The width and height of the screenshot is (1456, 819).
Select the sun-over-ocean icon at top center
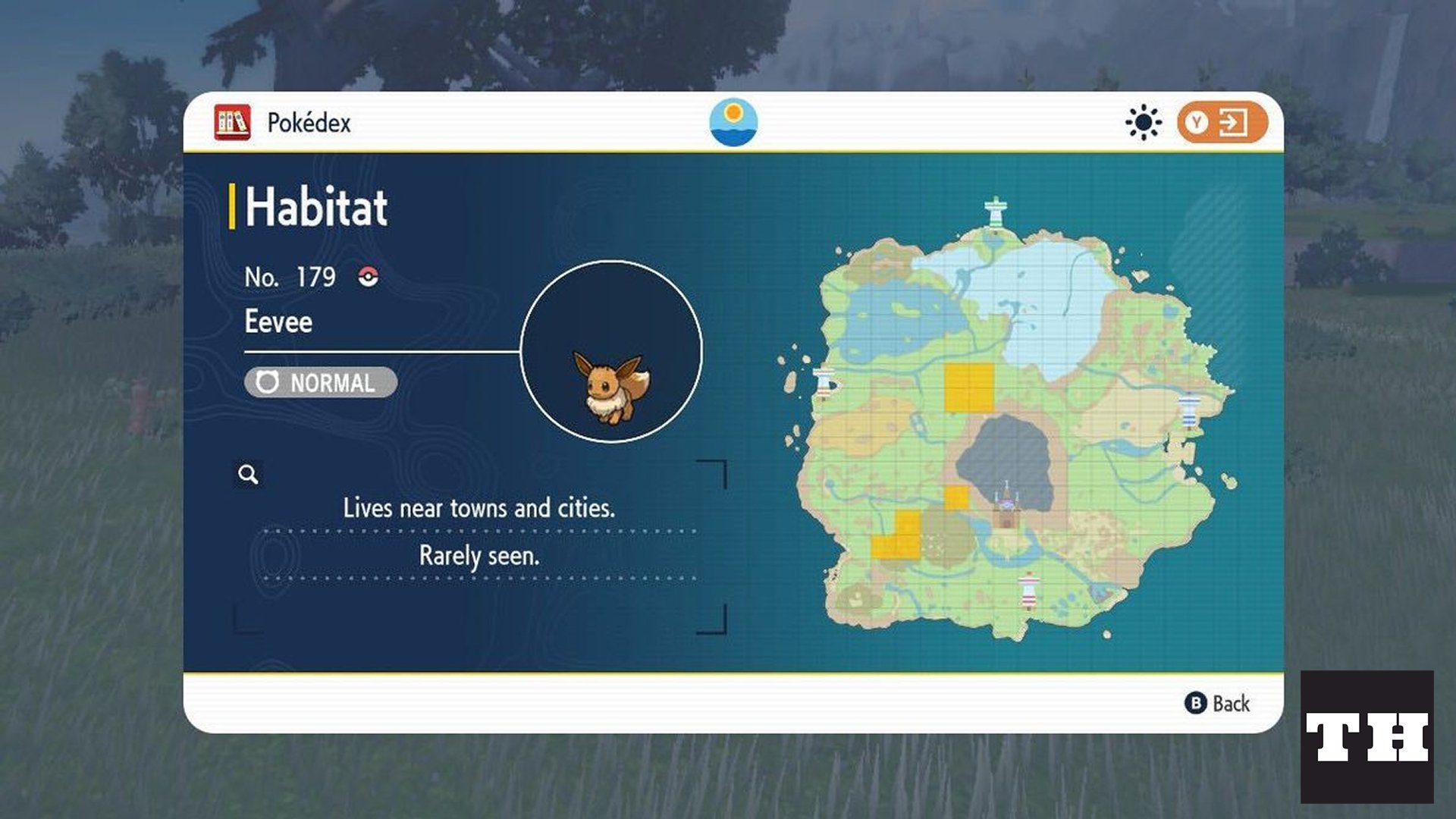[733, 123]
